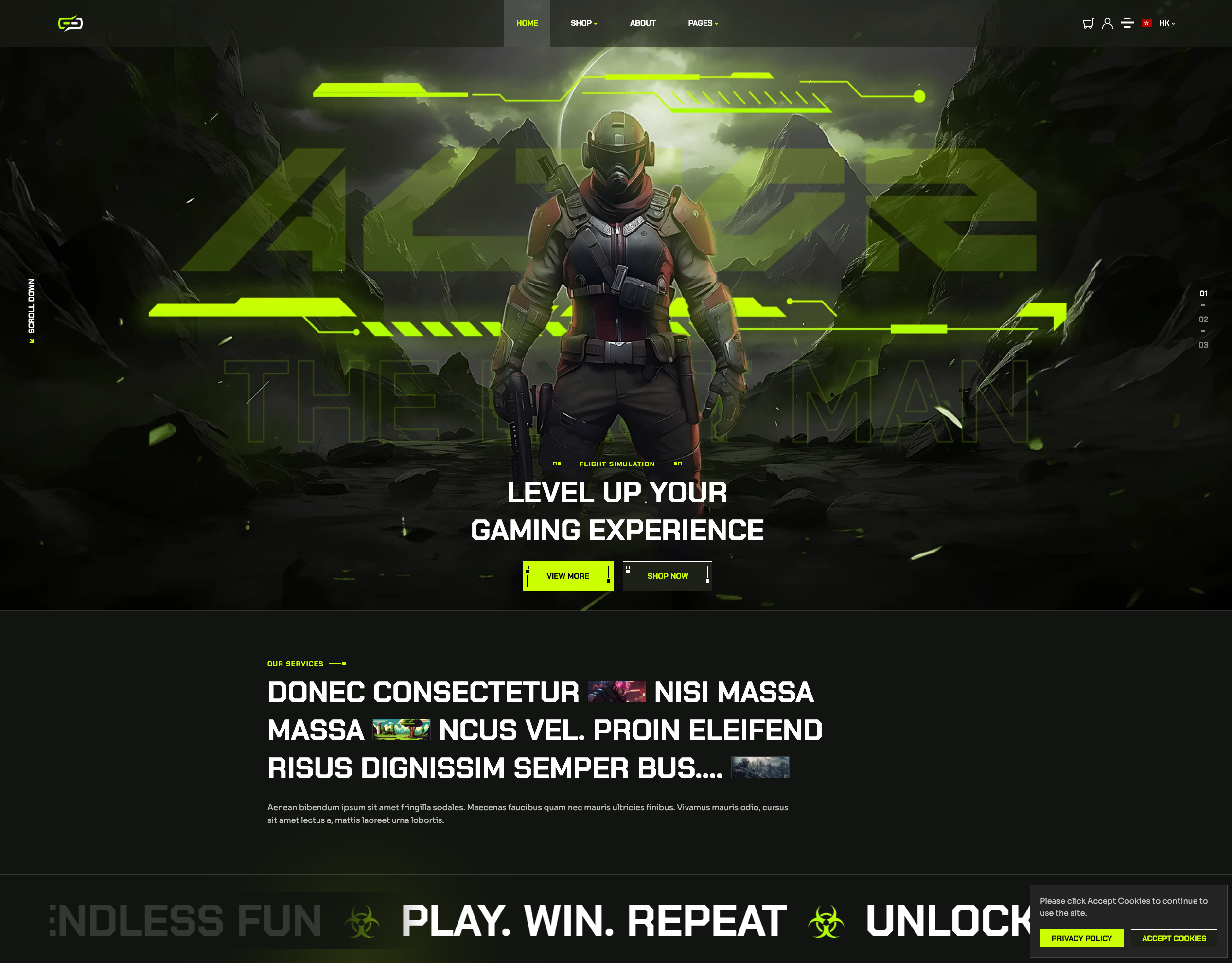Screen dimensions: 1232x963
Task: Select slide indicator 03
Action: [1203, 345]
